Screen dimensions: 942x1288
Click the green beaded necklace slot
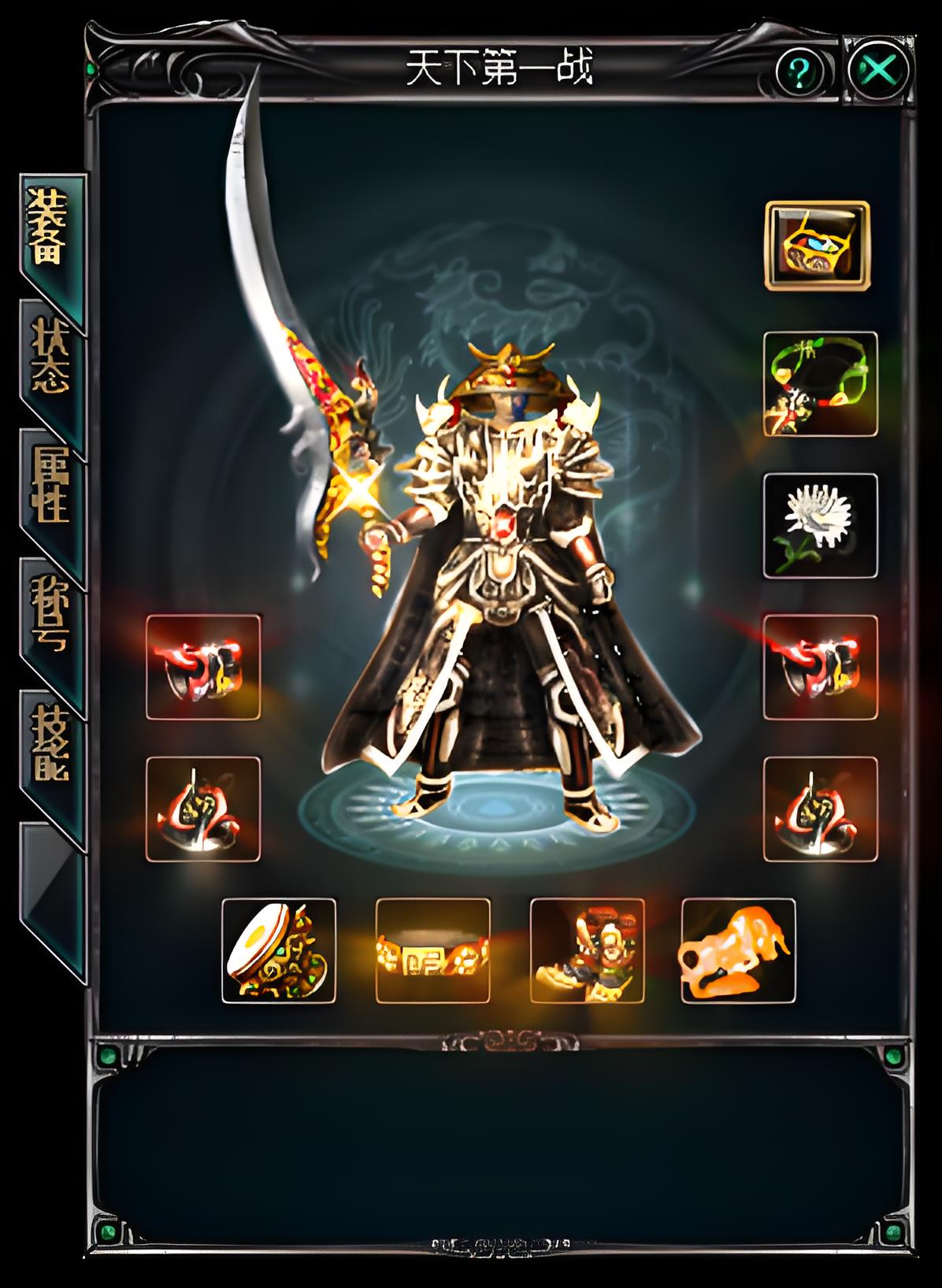click(820, 384)
